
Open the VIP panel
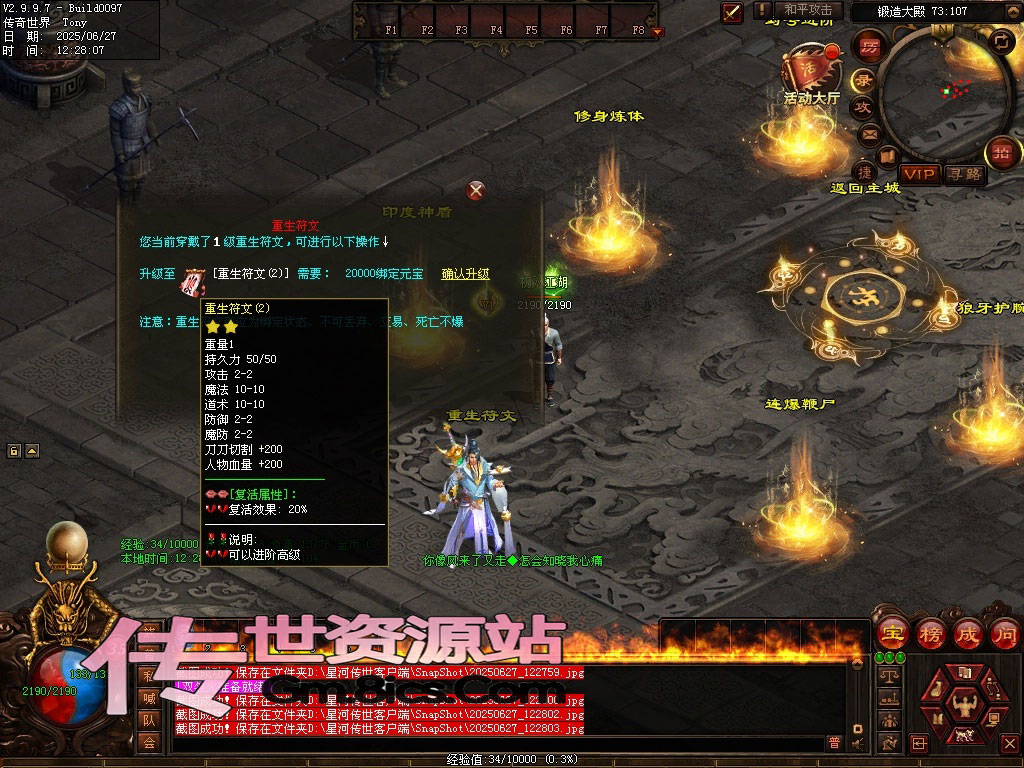click(x=919, y=174)
